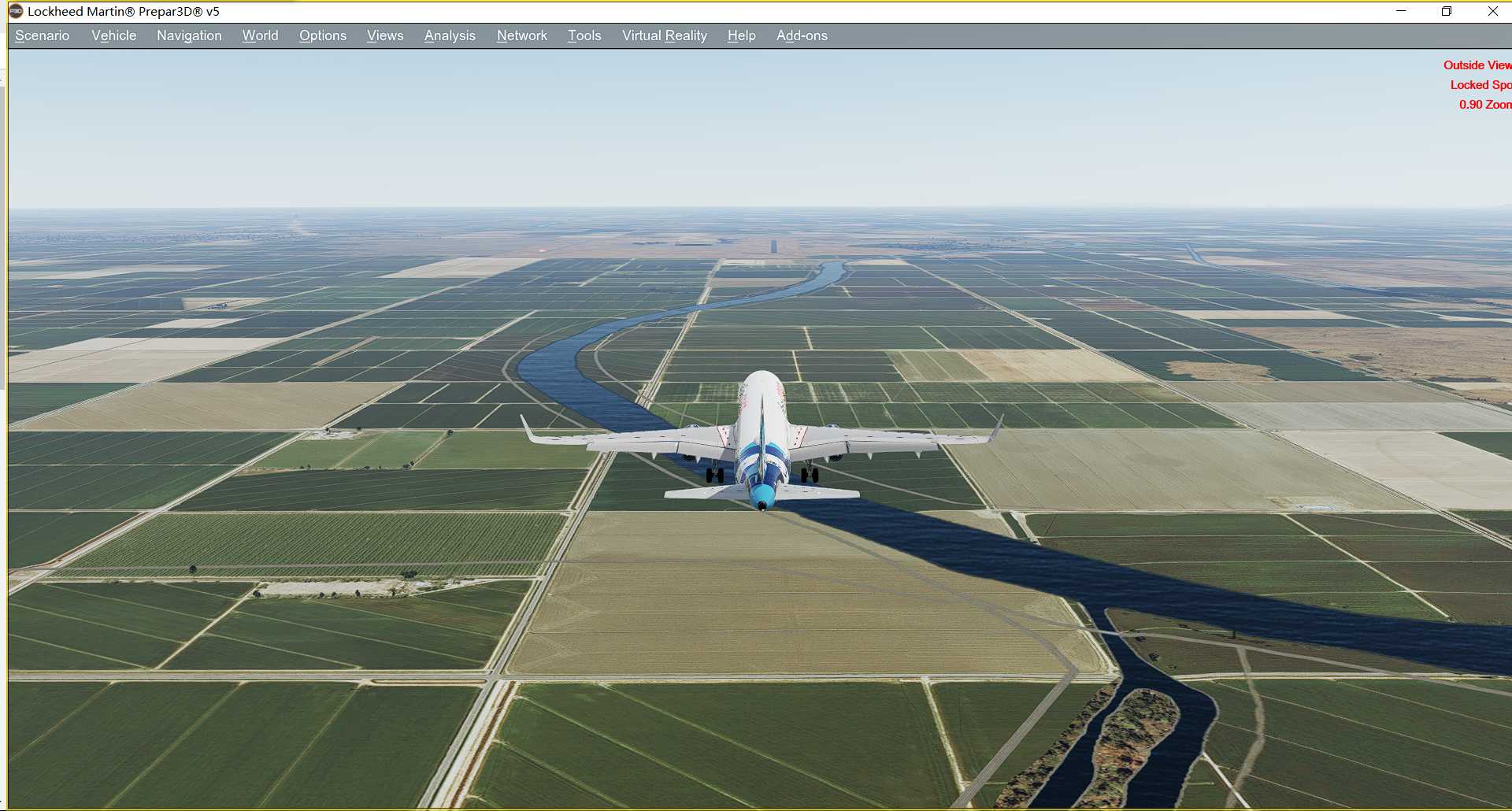1512x811 pixels.
Task: Open the Tools menu
Action: pos(584,35)
